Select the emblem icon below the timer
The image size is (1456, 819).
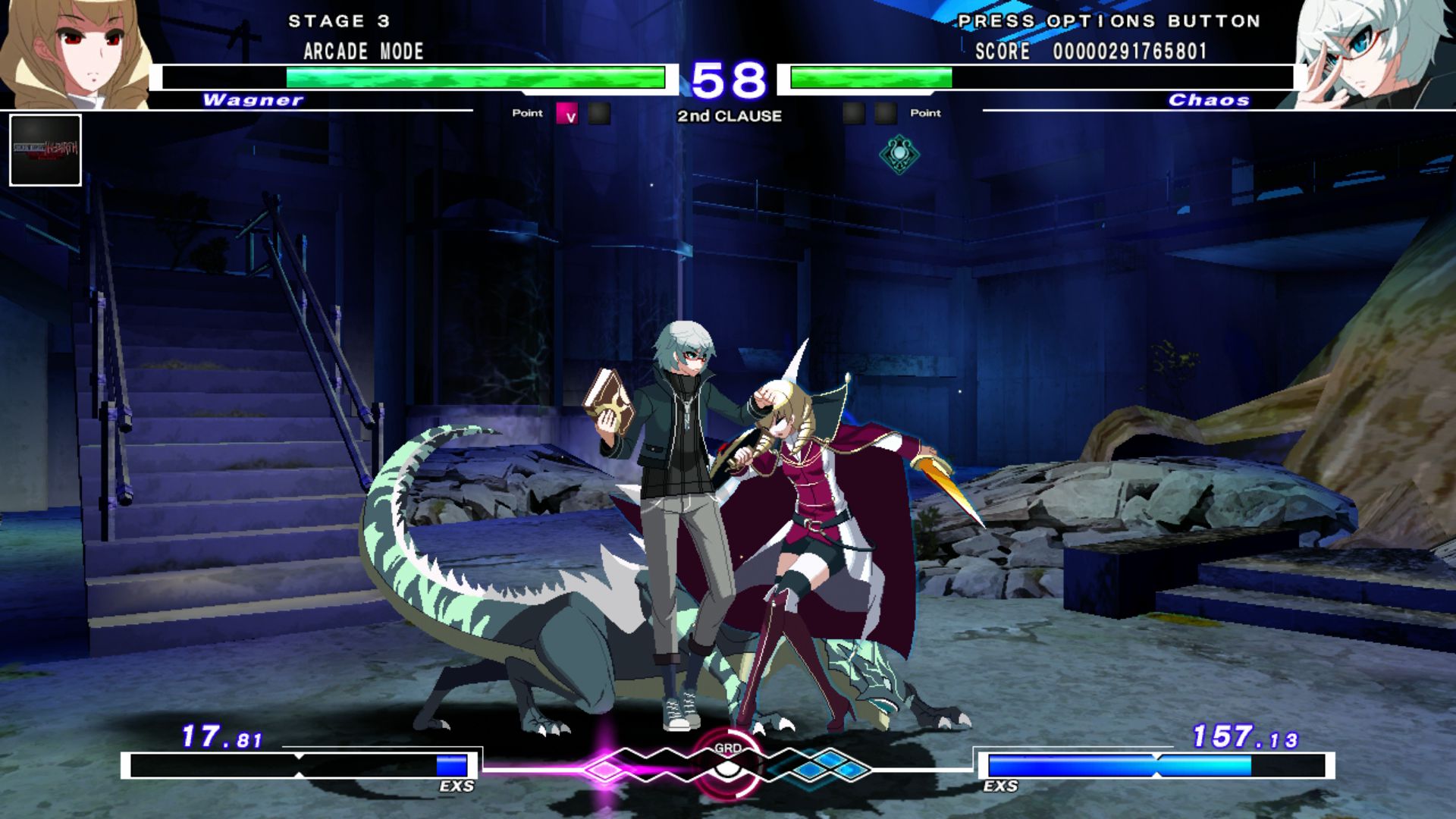pos(898,150)
